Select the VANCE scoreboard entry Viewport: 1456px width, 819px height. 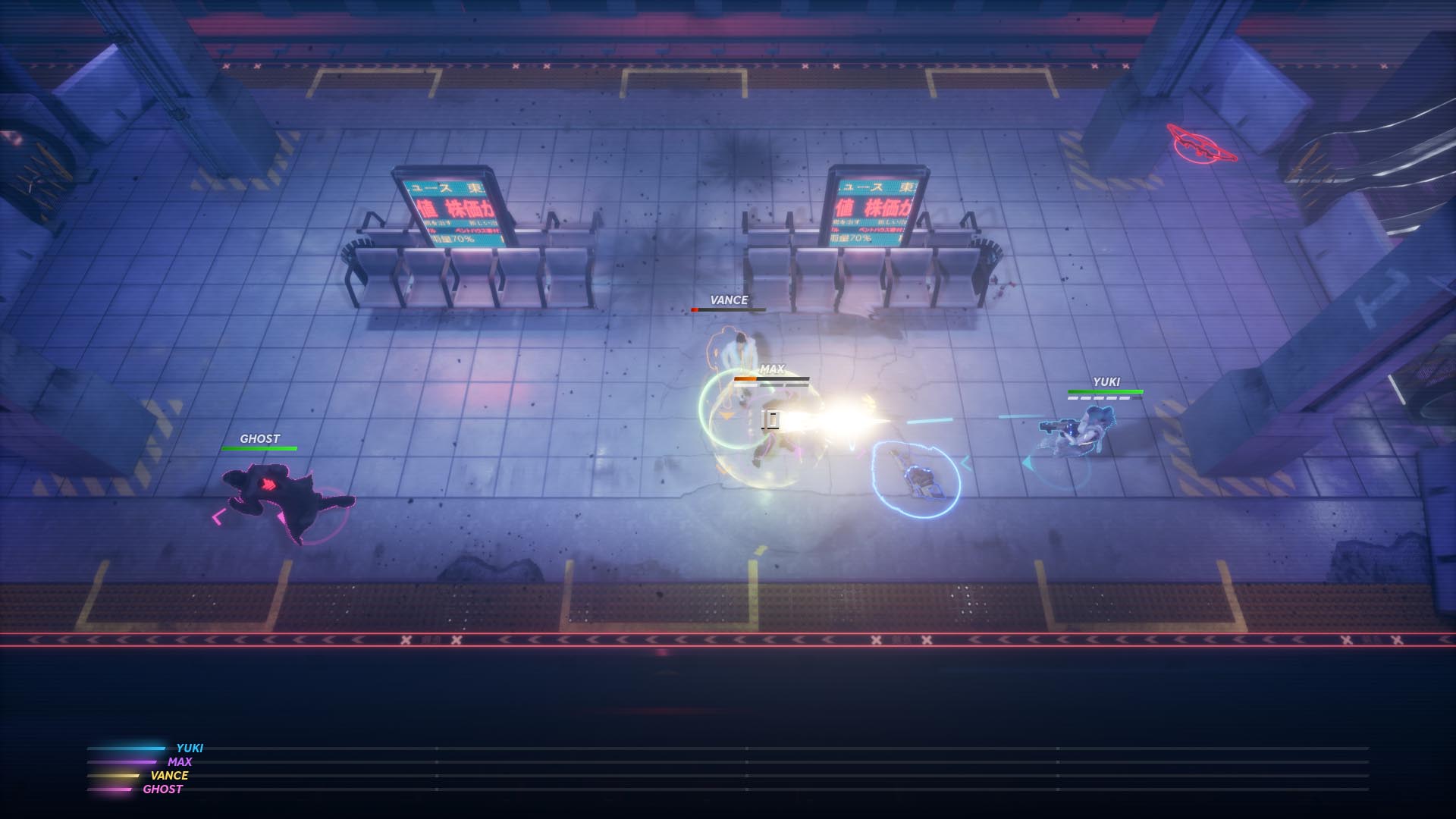168,776
